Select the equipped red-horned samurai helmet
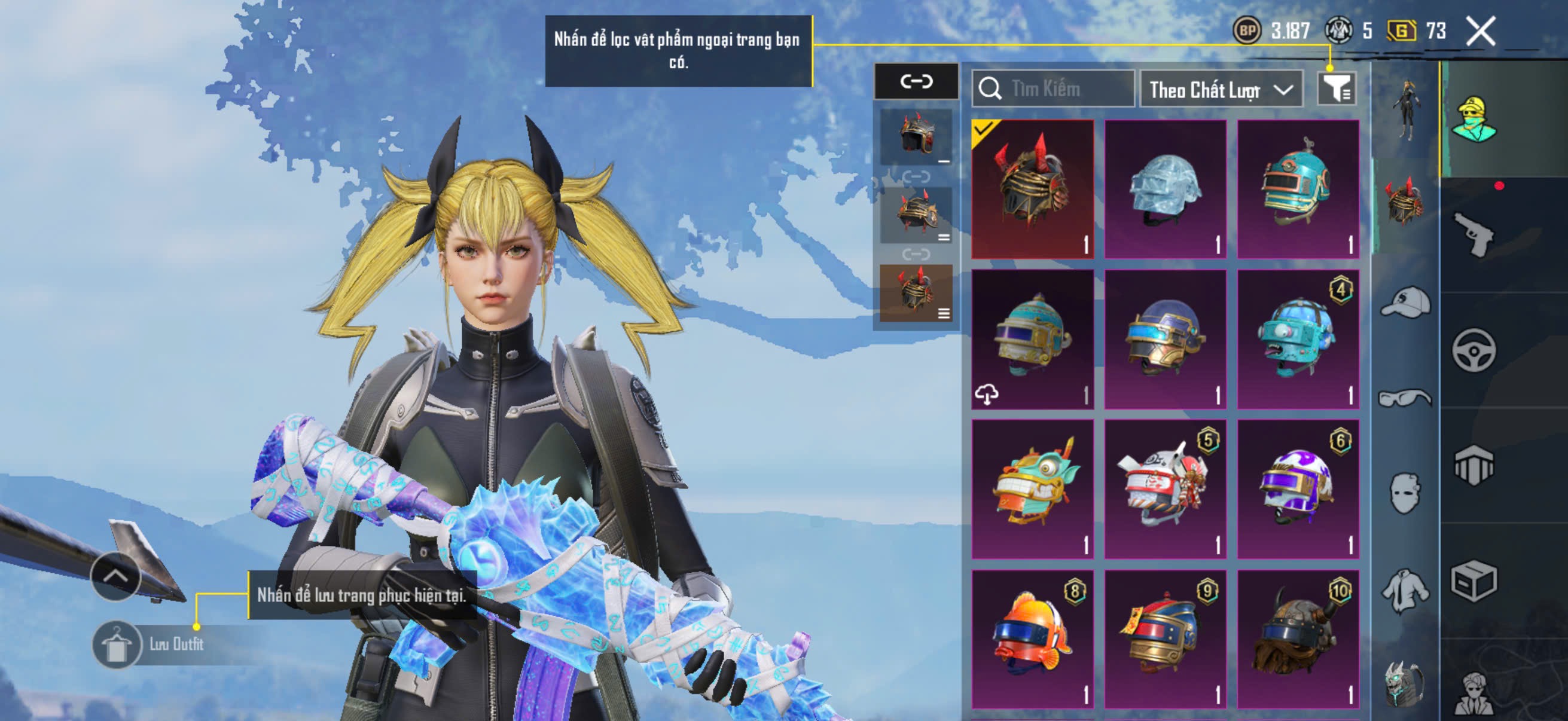The image size is (1568, 721). pos(1032,190)
